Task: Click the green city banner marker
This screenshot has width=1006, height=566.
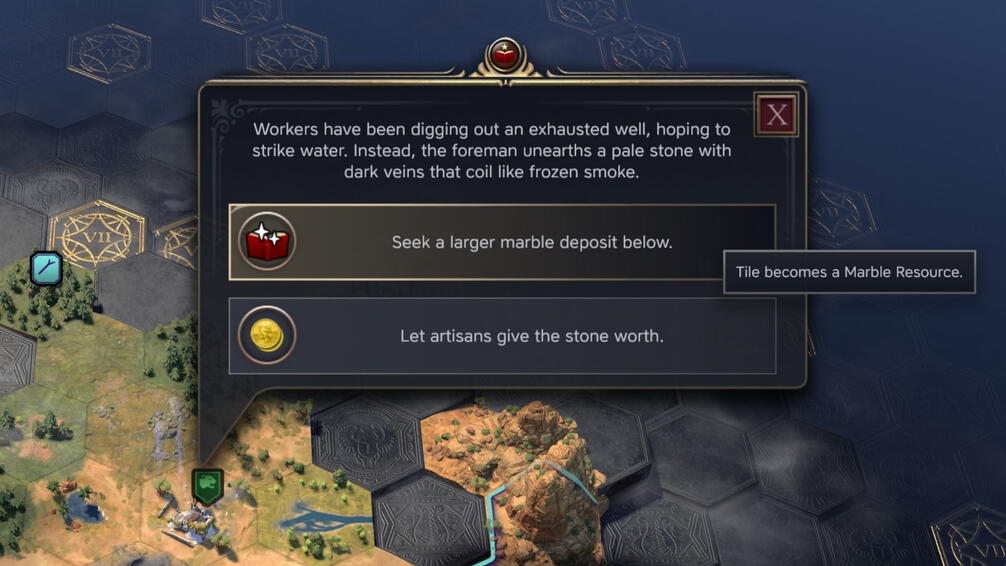Action: [x=207, y=486]
